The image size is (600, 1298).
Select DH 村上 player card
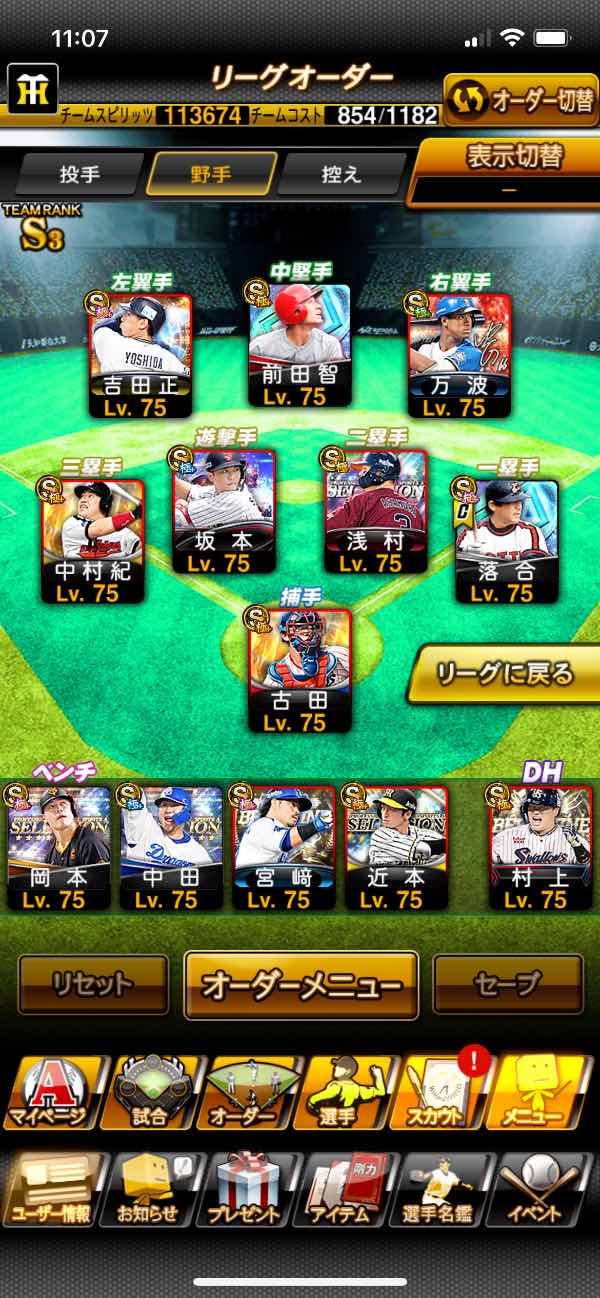(540, 847)
